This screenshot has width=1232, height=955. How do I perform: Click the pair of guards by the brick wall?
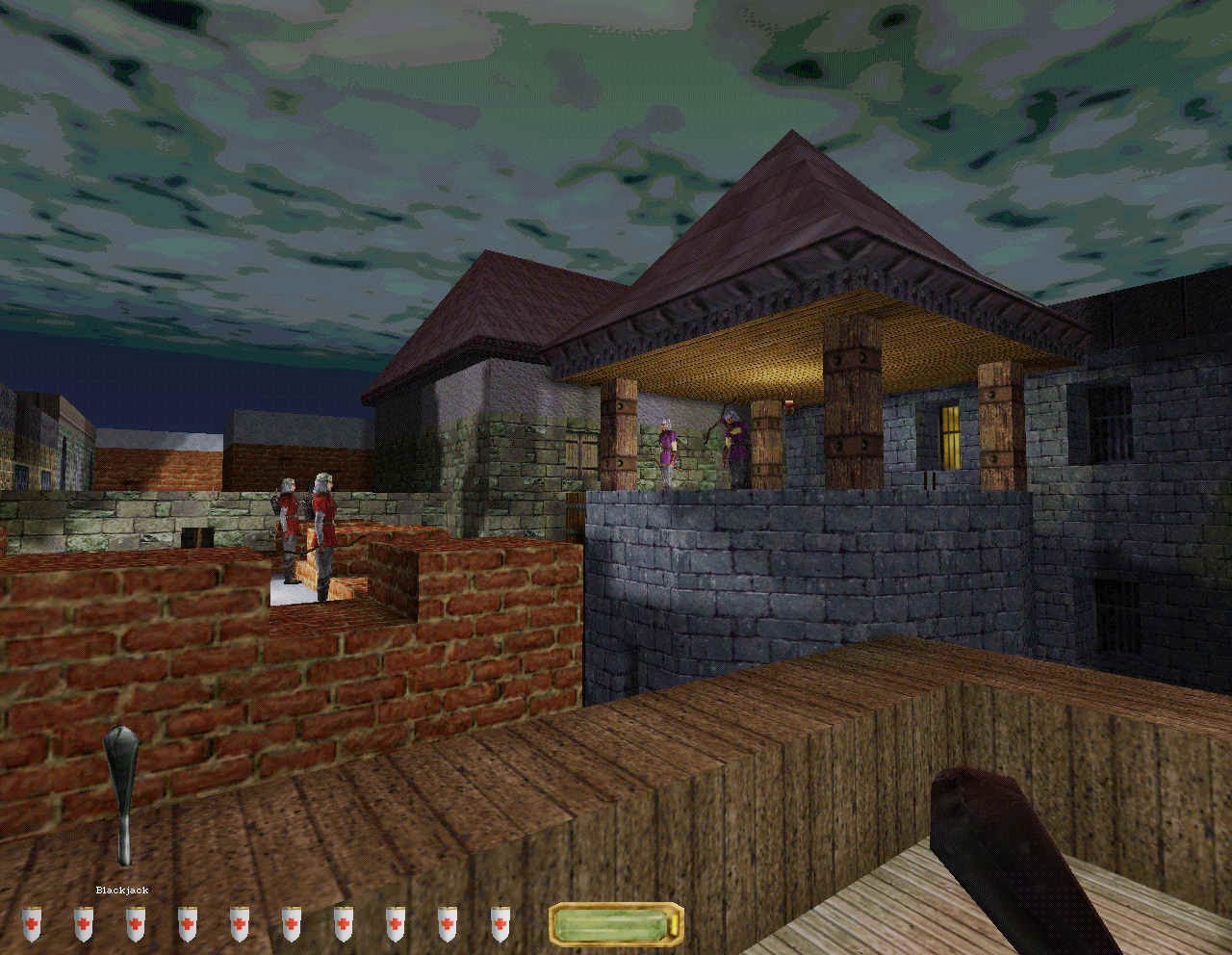click(x=303, y=525)
